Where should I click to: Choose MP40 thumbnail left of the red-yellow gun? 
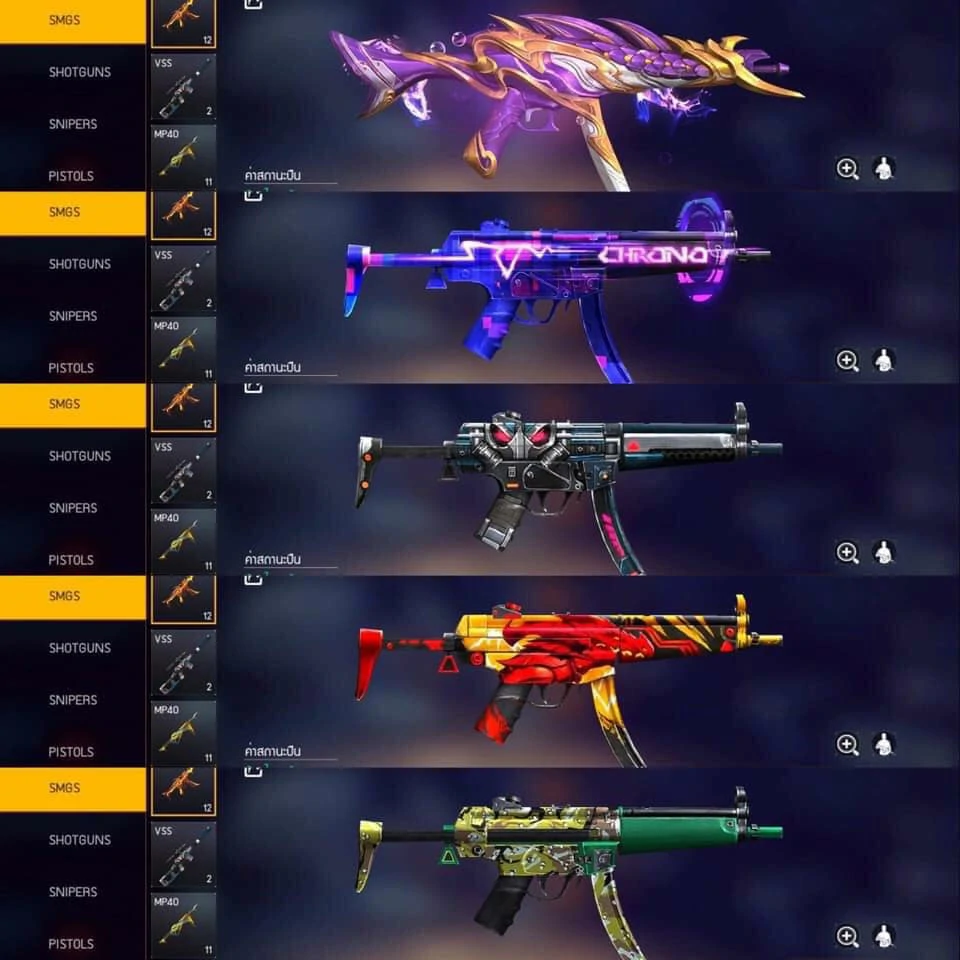coord(183,734)
